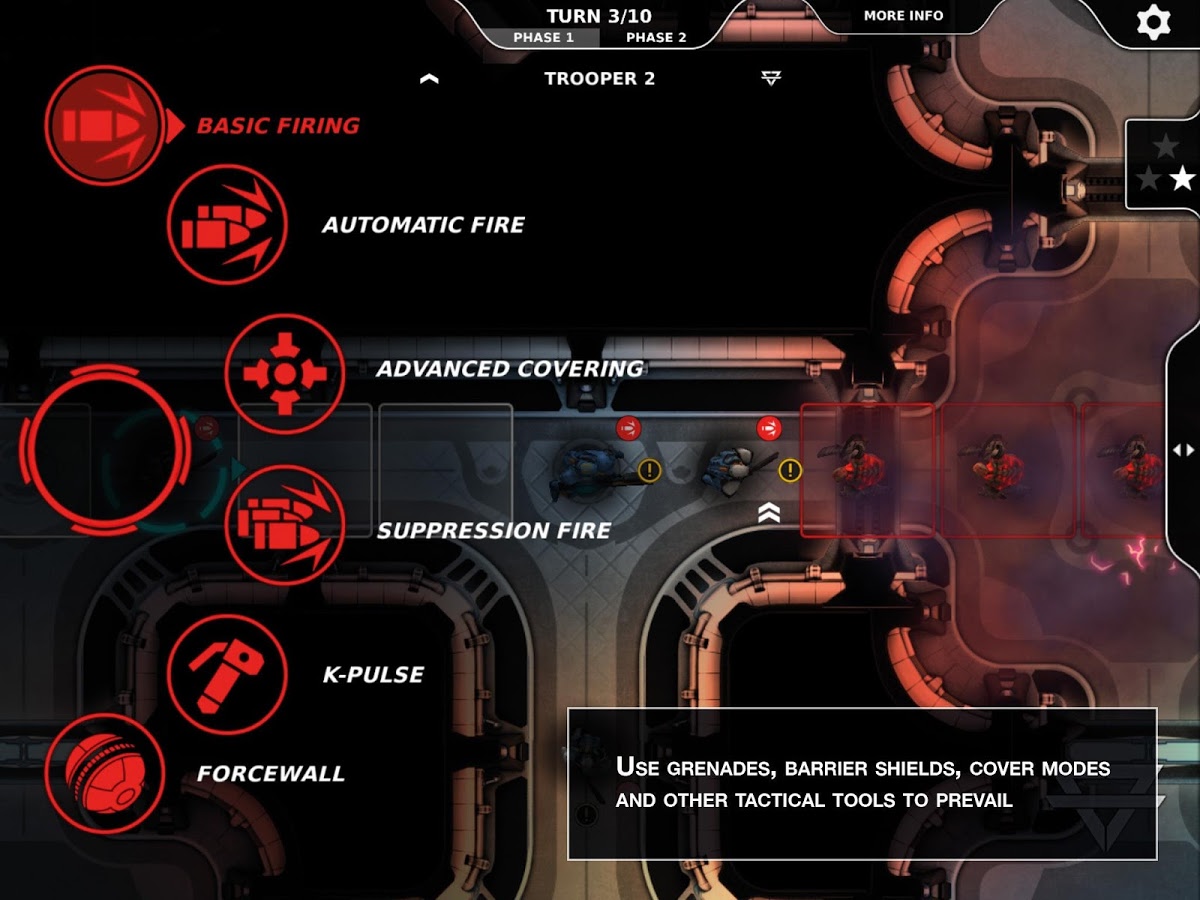Open the More Info panel

[x=903, y=16]
